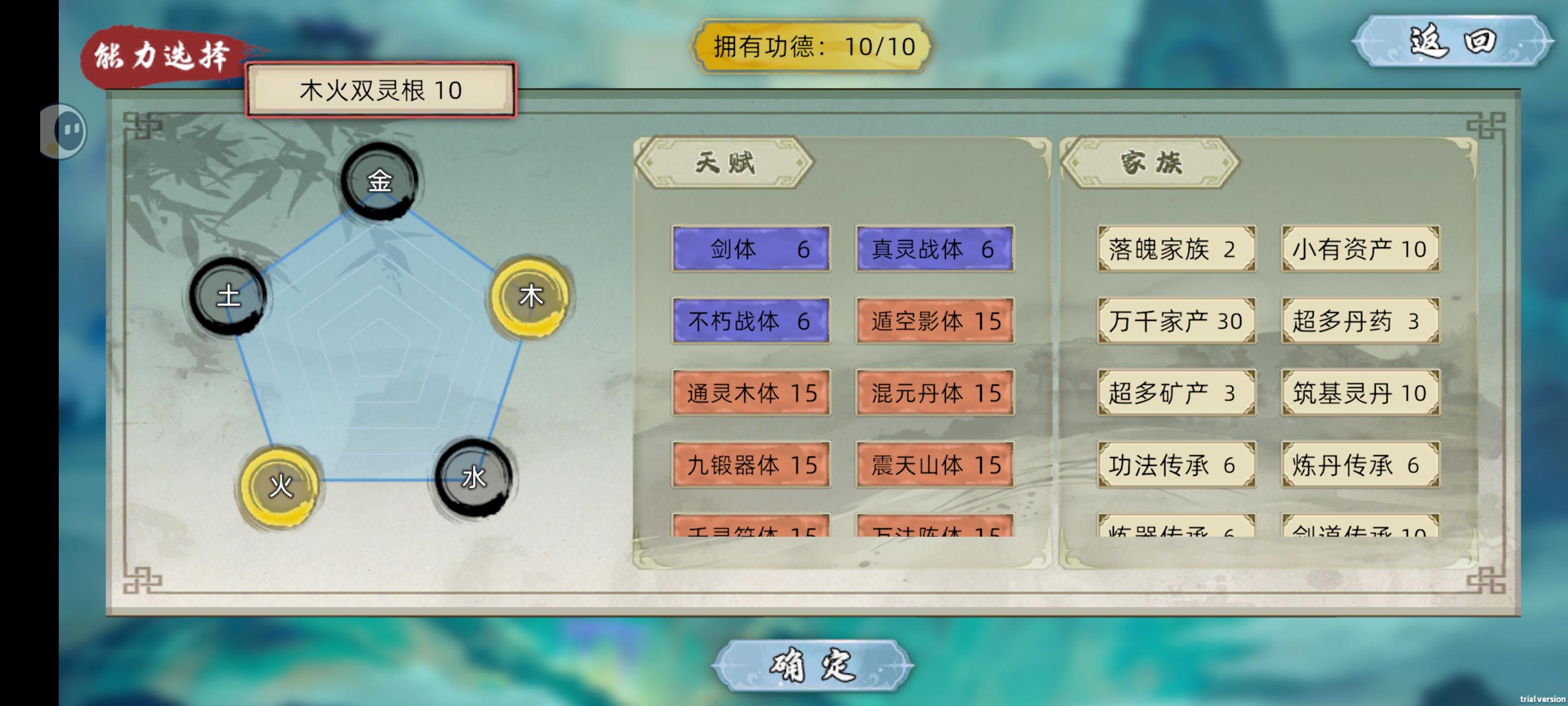Deselect the 真灵战体 talent
The width and height of the screenshot is (1568, 706).
tap(934, 249)
